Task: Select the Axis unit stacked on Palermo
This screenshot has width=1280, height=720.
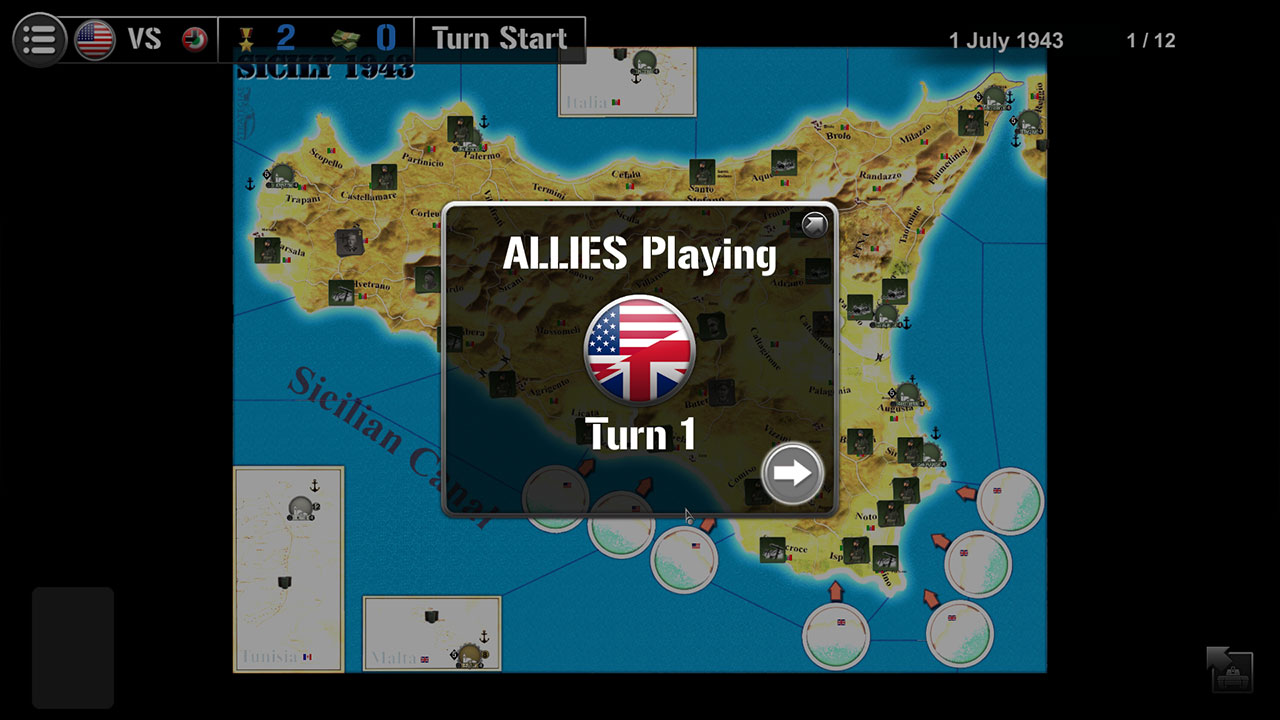Action: pyautogui.click(x=459, y=129)
